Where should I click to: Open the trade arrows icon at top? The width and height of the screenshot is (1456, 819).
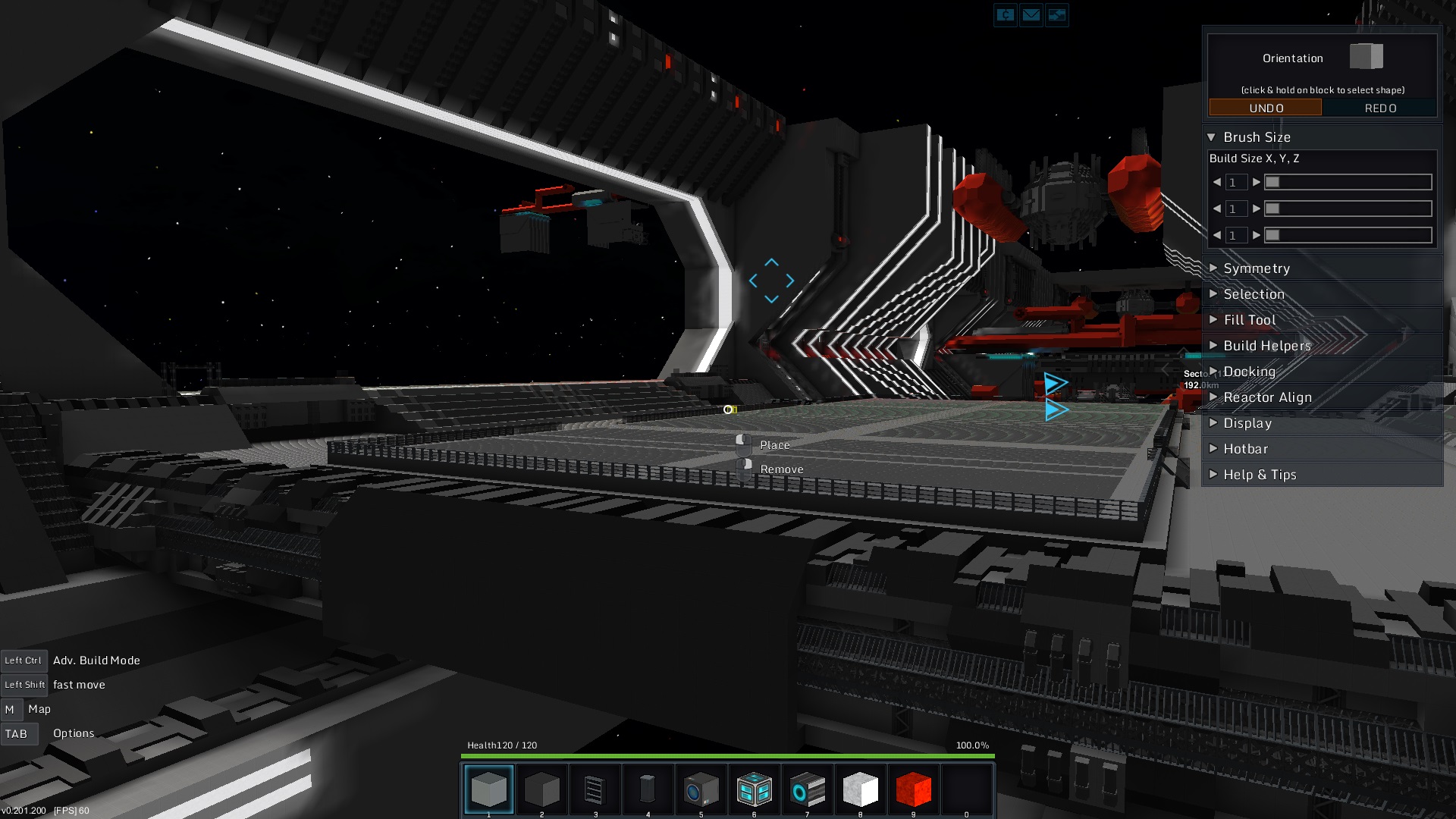click(x=1056, y=14)
